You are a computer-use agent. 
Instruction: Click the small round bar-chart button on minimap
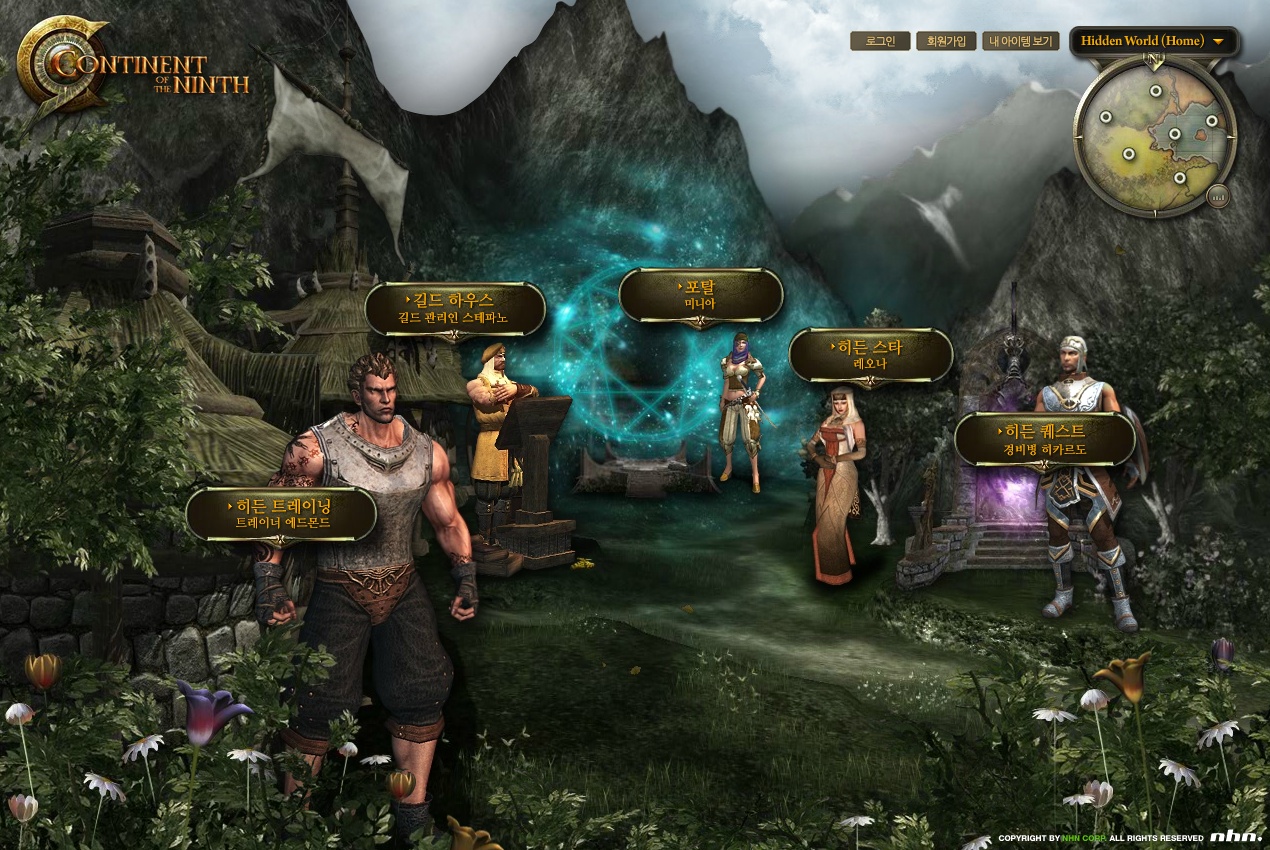pyautogui.click(x=1217, y=197)
